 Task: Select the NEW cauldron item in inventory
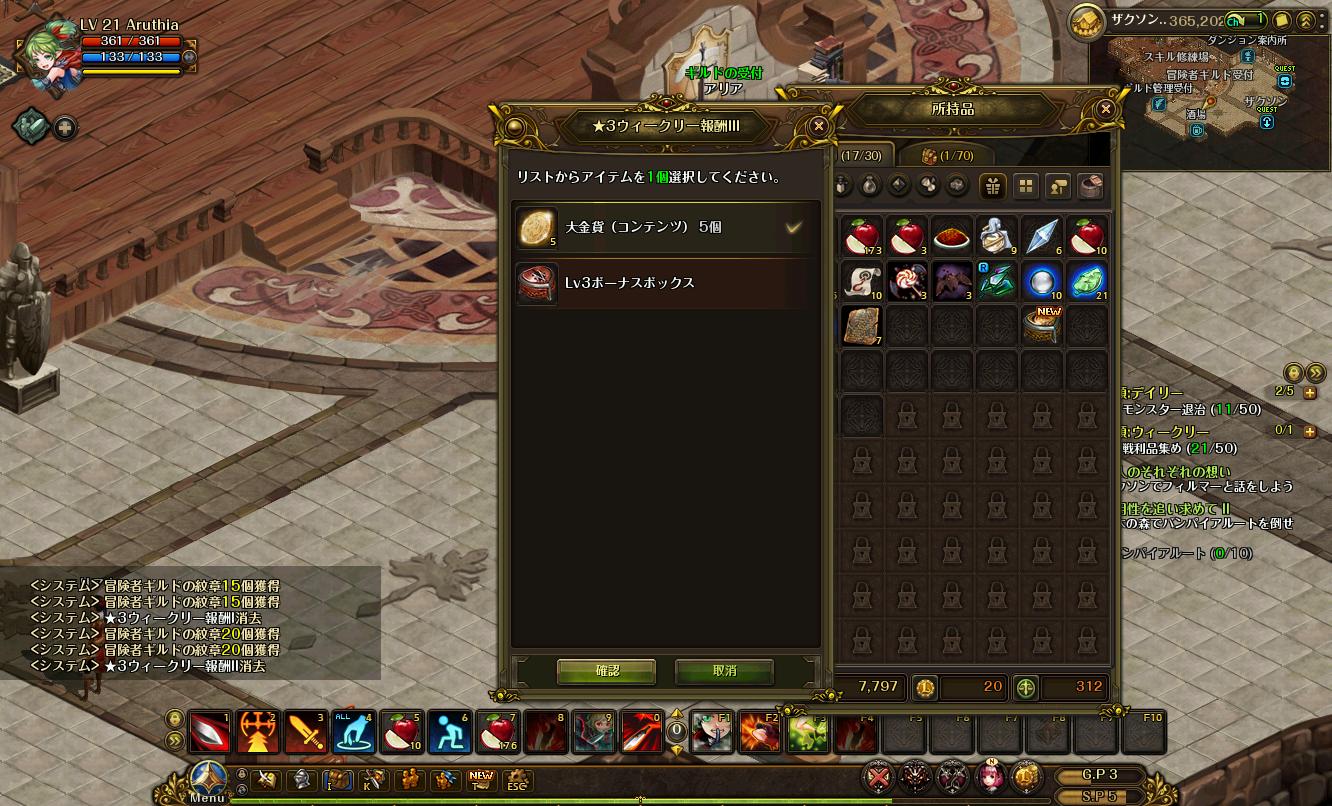(1043, 326)
